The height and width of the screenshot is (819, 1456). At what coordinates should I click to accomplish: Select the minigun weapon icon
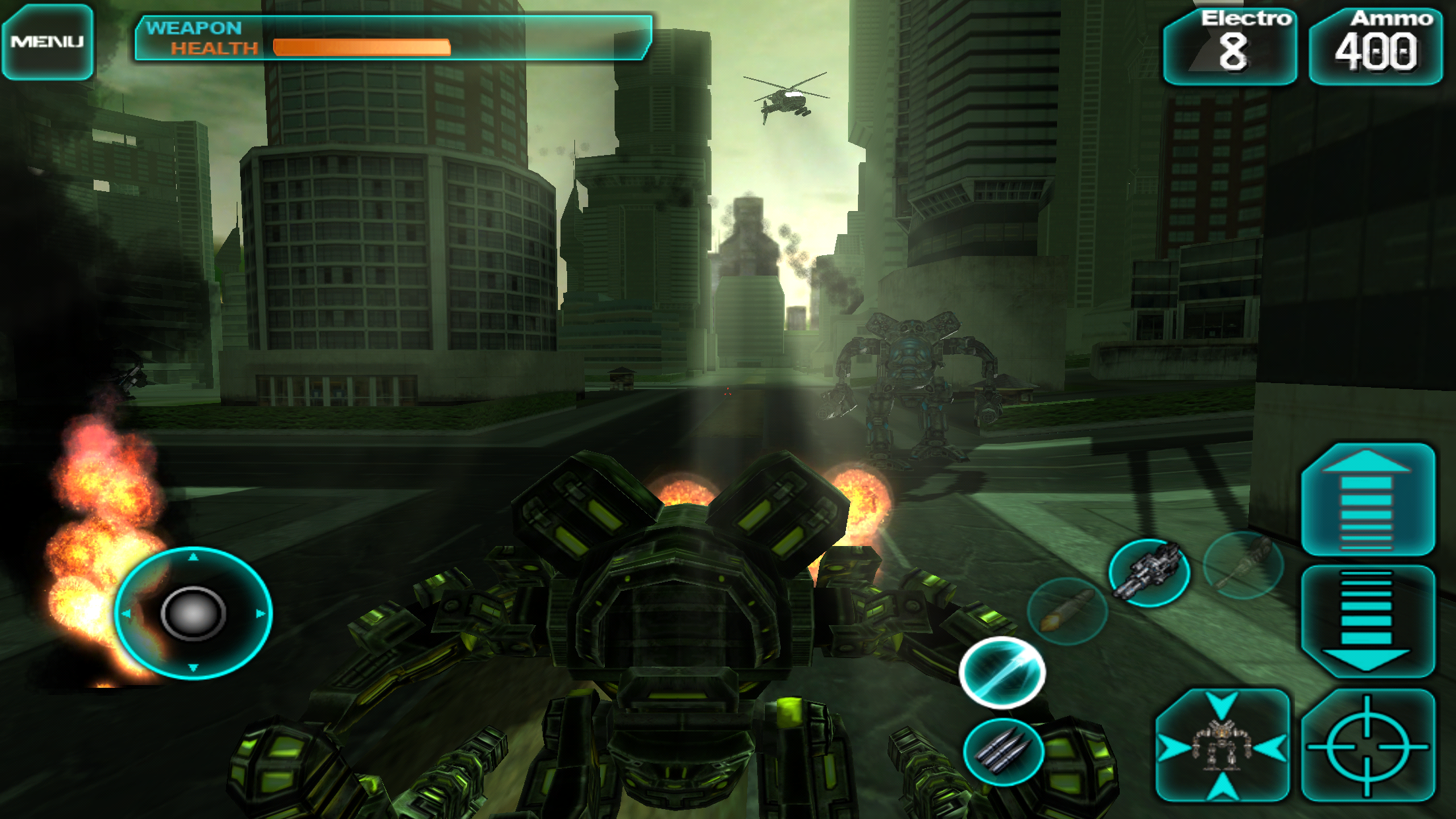(1149, 571)
